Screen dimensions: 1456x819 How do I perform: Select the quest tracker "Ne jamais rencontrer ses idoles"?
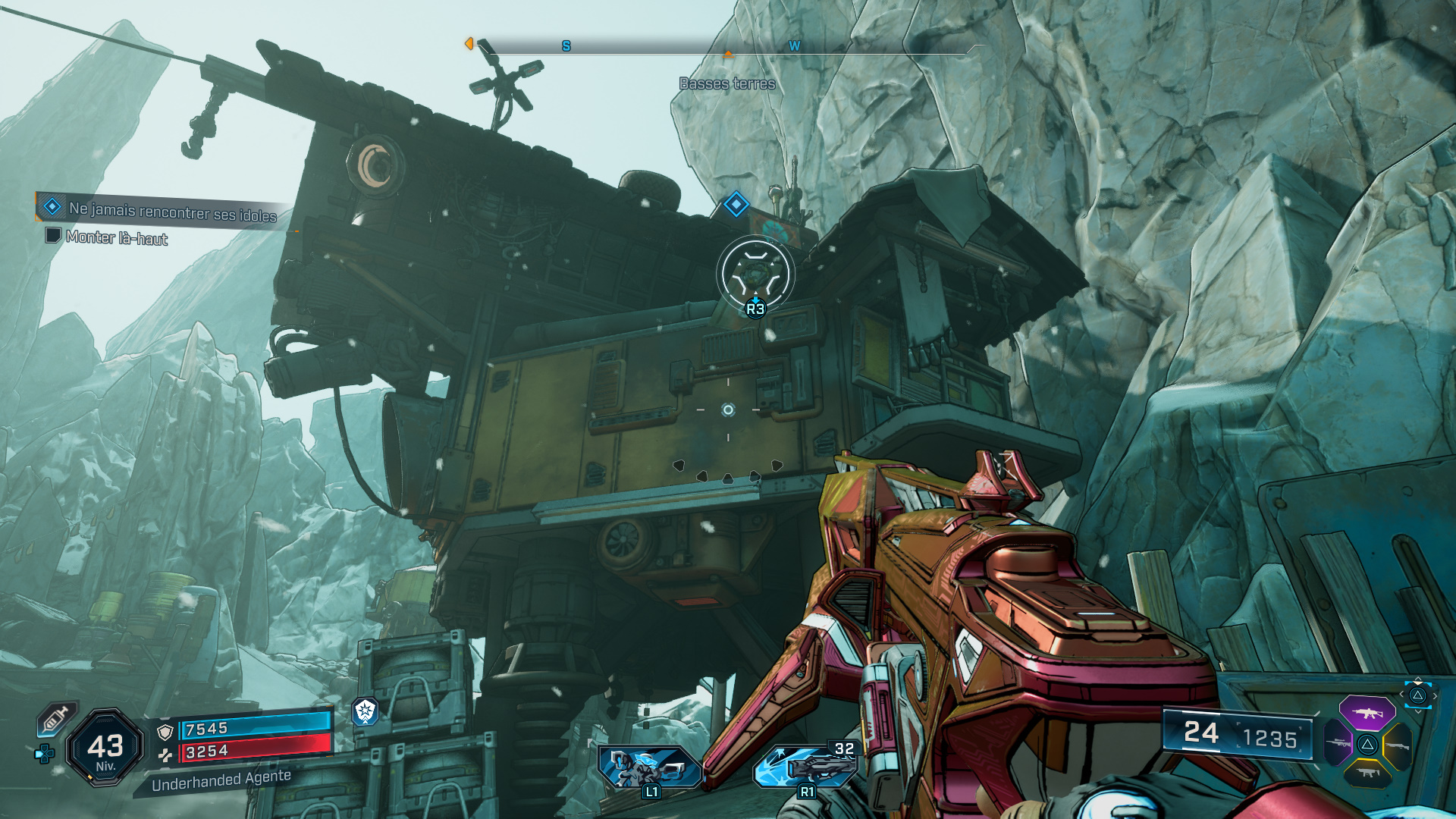(x=171, y=211)
